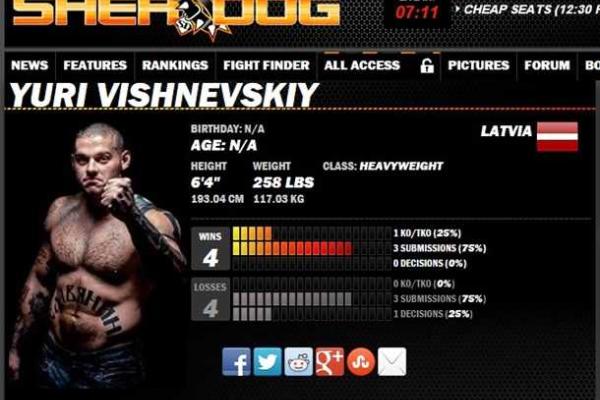The height and width of the screenshot is (400, 600).
Task: Click the Google Plus share icon
Action: pos(329,361)
